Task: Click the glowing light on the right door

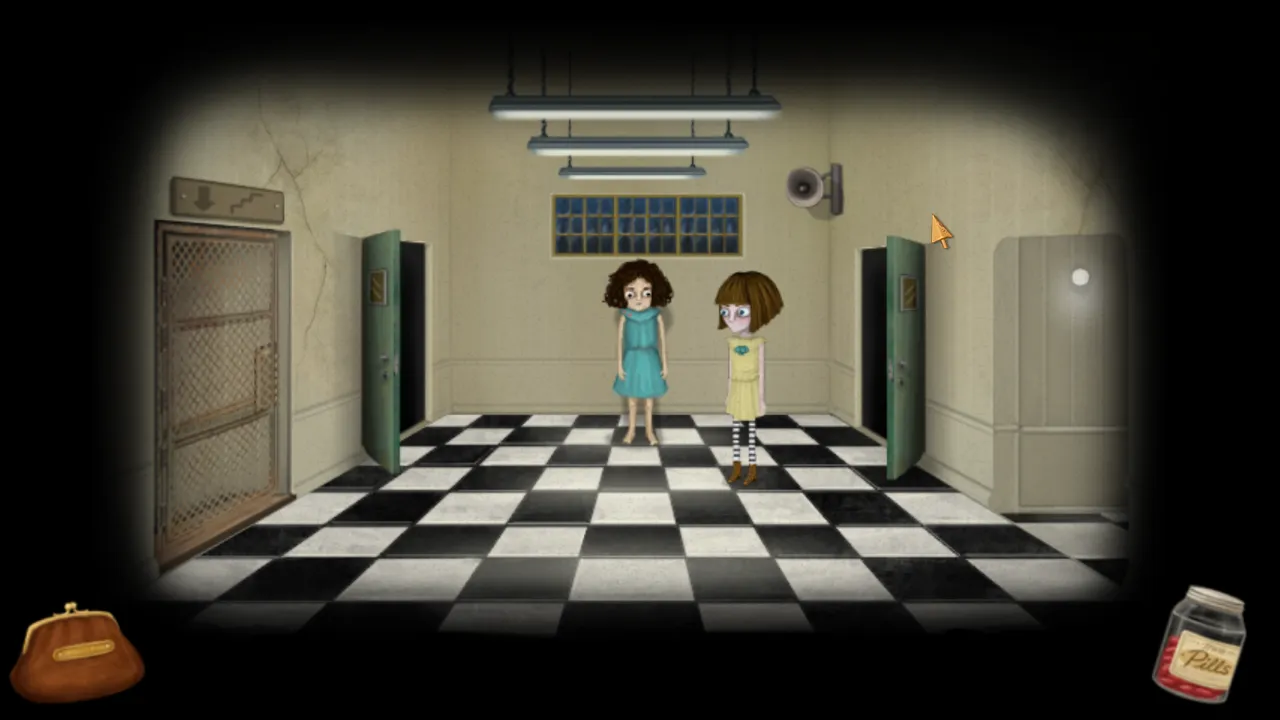Action: point(1080,277)
